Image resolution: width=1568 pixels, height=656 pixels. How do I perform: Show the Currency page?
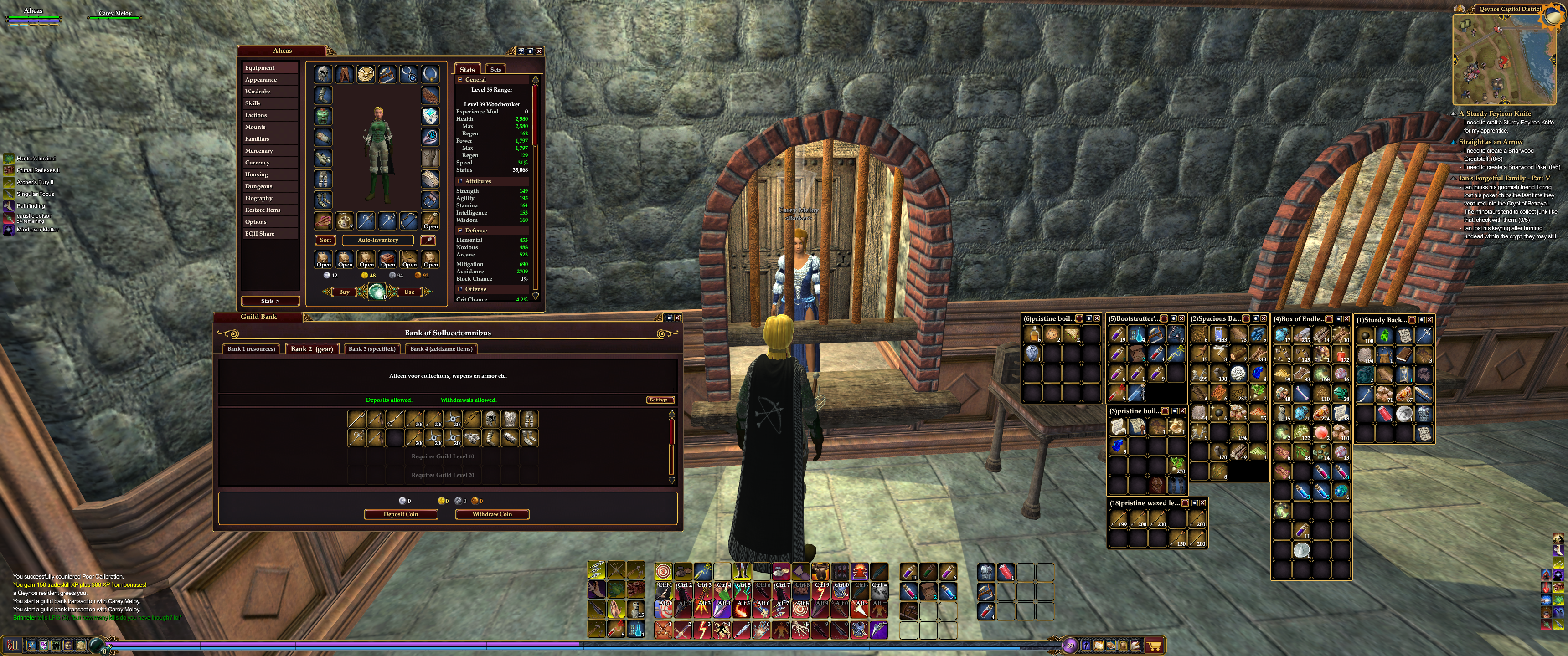point(257,163)
